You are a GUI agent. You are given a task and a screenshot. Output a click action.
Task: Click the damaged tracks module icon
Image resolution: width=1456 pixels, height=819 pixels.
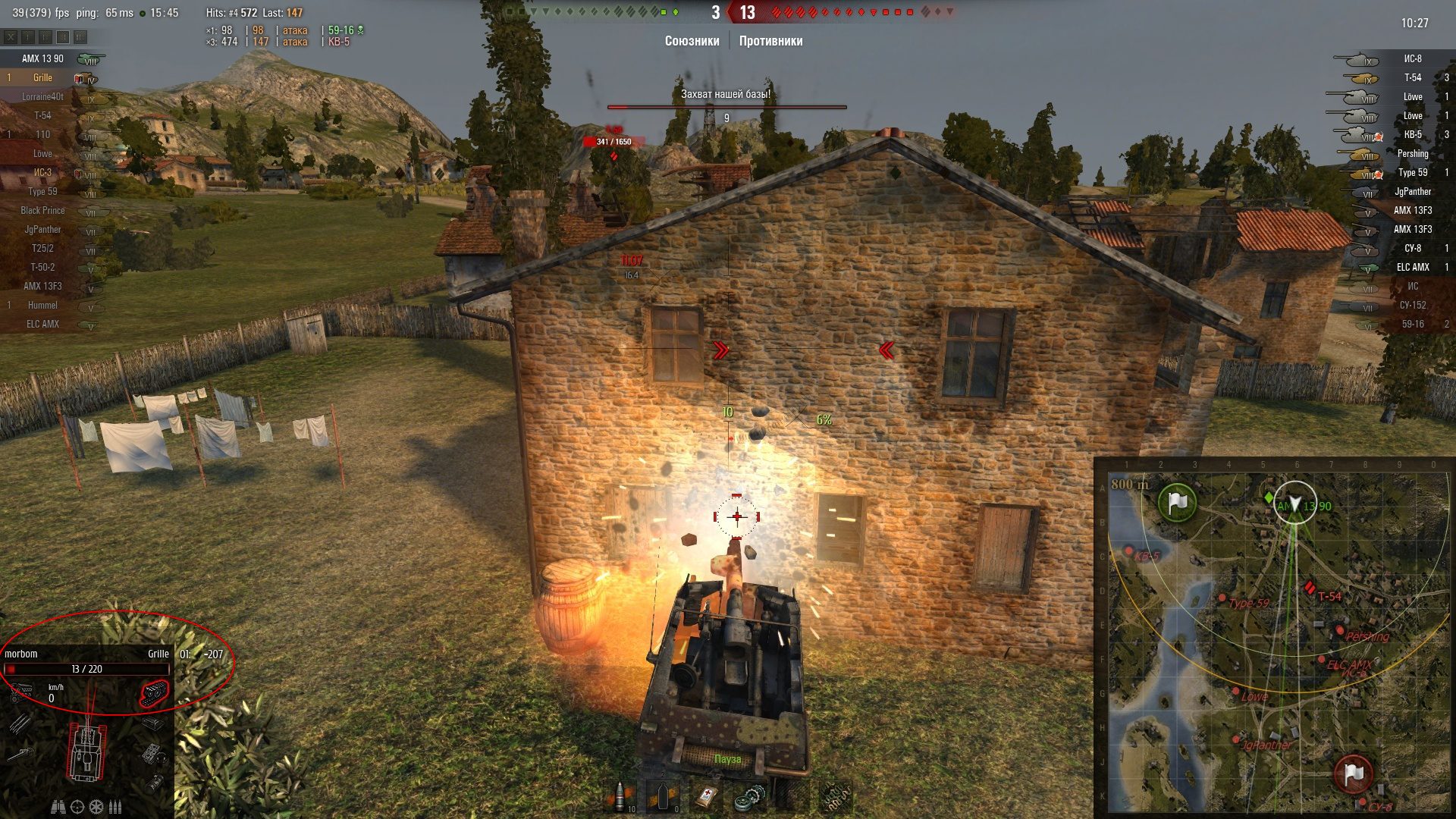[x=154, y=693]
